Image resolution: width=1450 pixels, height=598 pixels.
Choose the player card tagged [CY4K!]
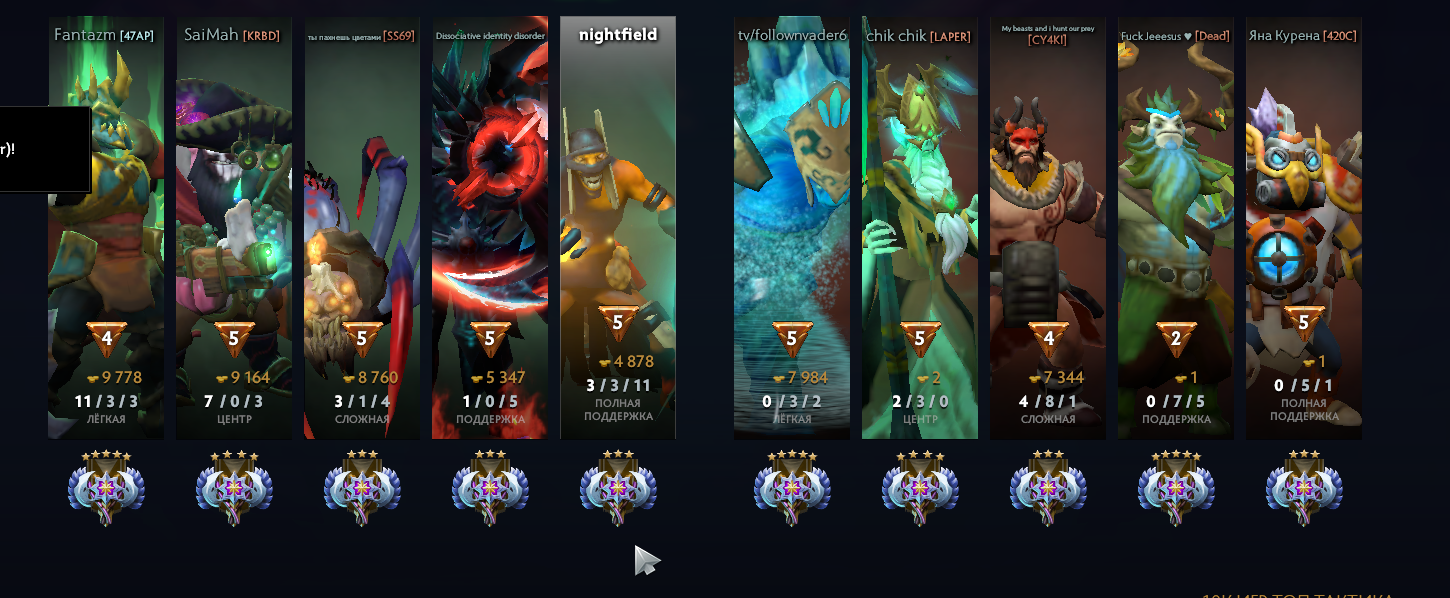(x=1048, y=230)
